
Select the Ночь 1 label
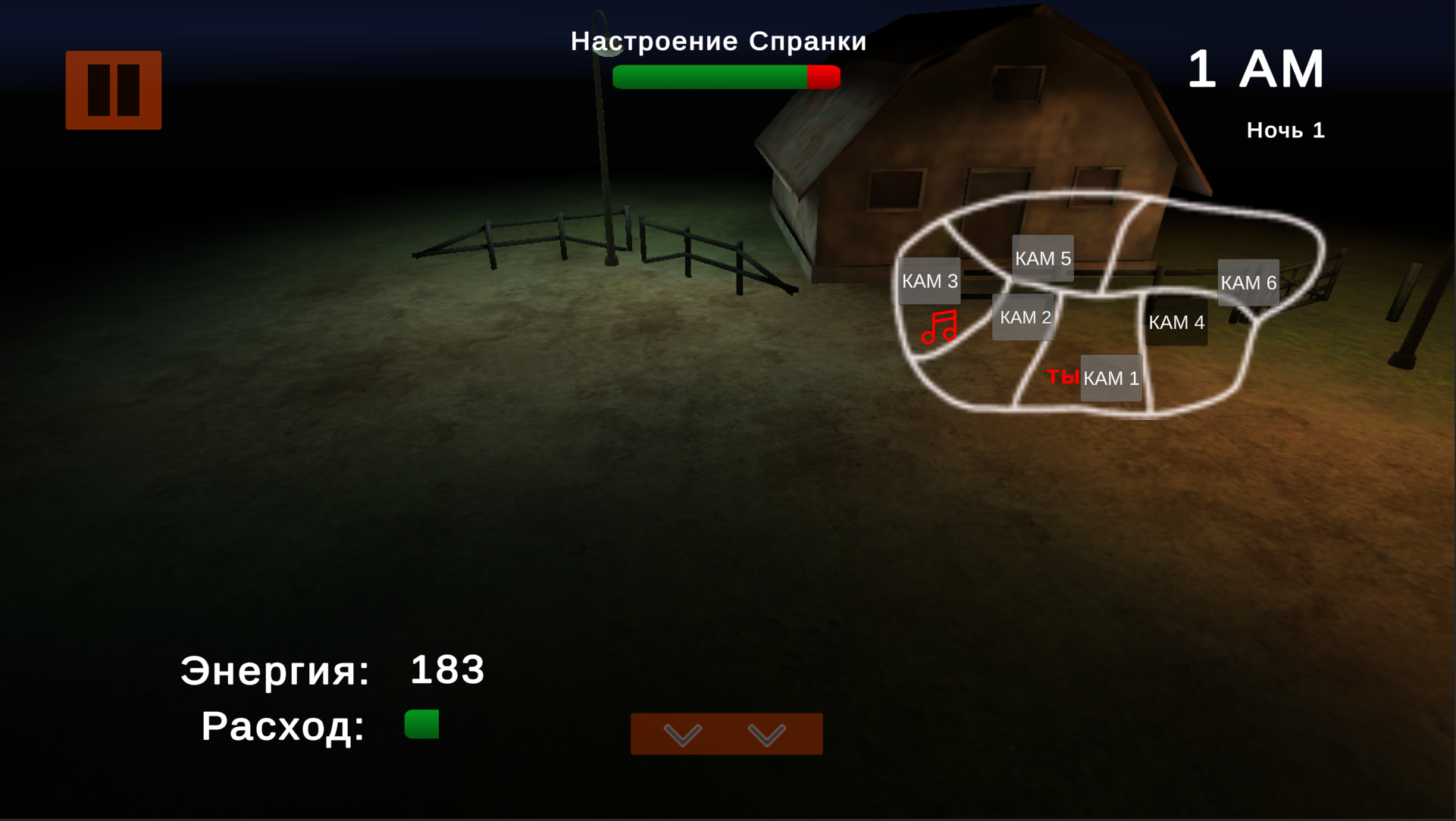pyautogui.click(x=1285, y=130)
